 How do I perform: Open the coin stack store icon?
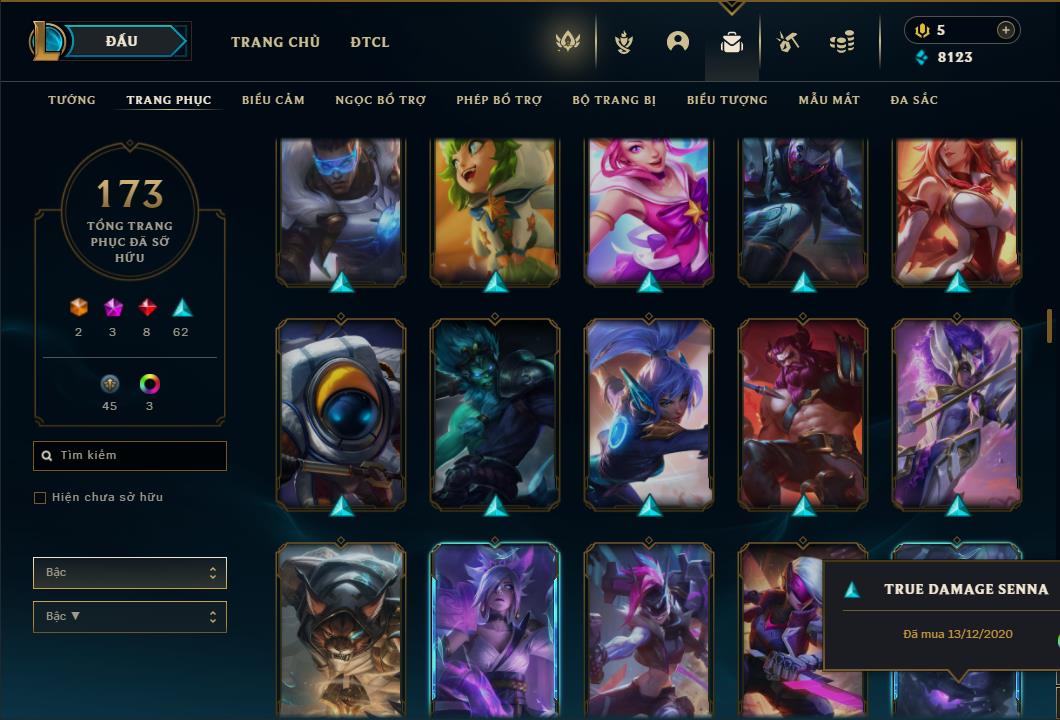click(x=842, y=42)
